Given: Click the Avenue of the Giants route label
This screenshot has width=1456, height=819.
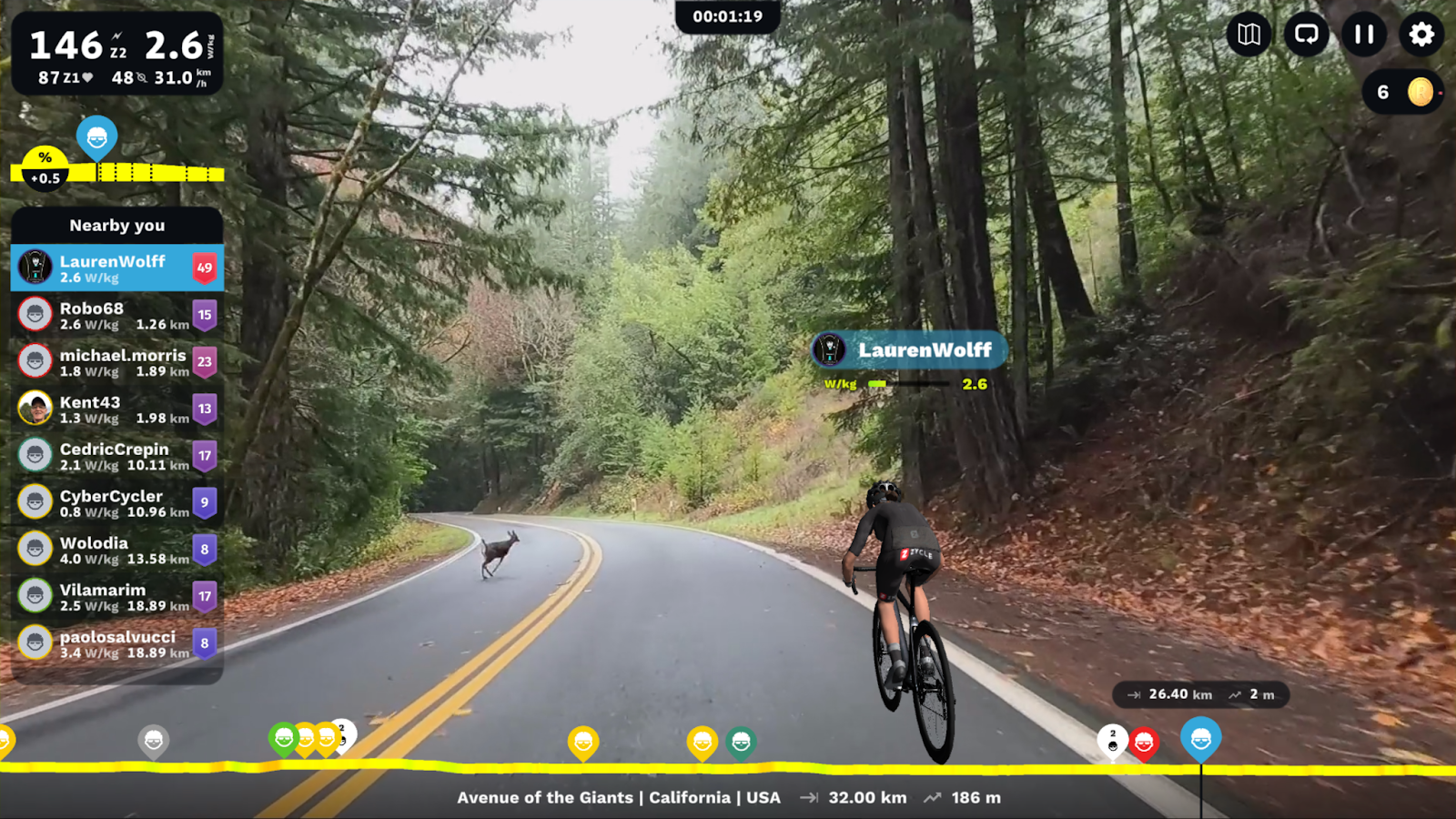Looking at the screenshot, I should [618, 797].
